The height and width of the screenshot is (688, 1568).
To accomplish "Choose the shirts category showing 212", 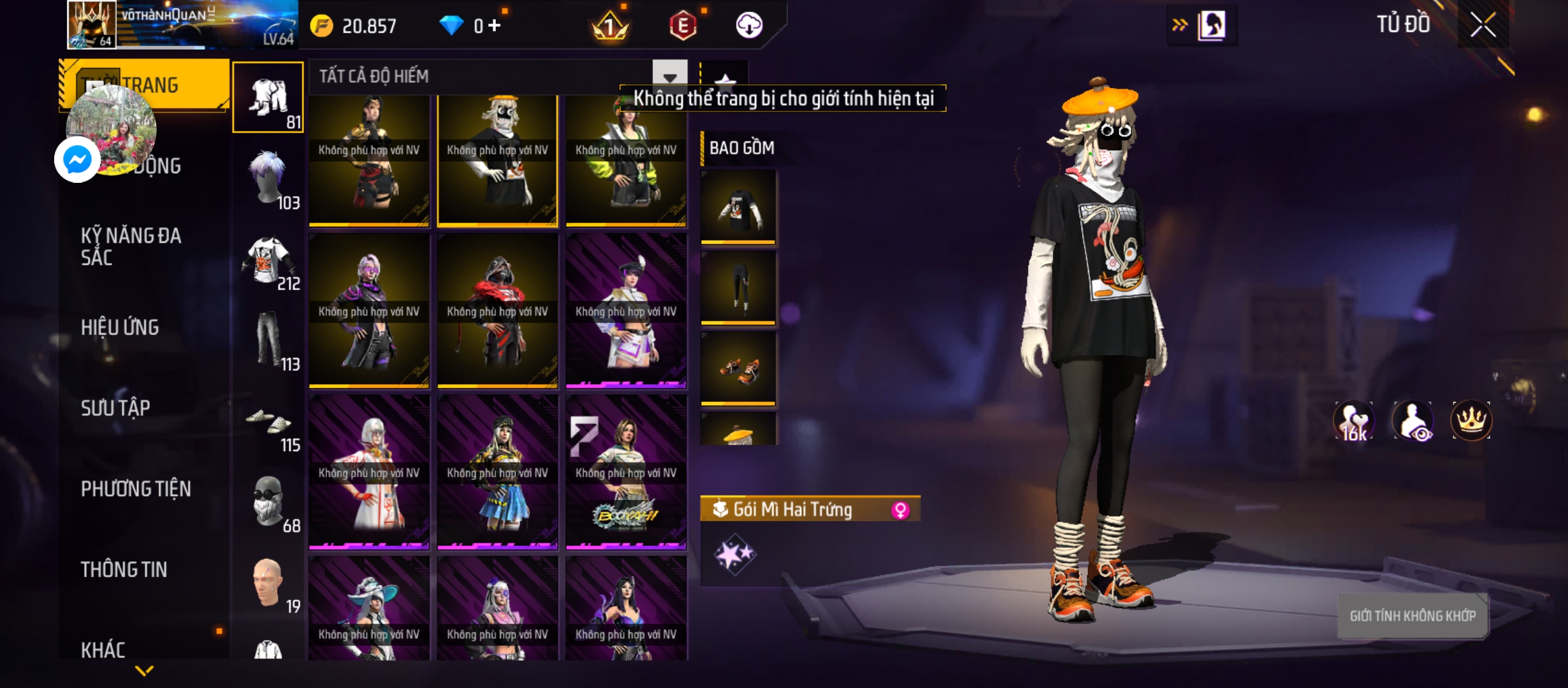I will click(x=268, y=259).
